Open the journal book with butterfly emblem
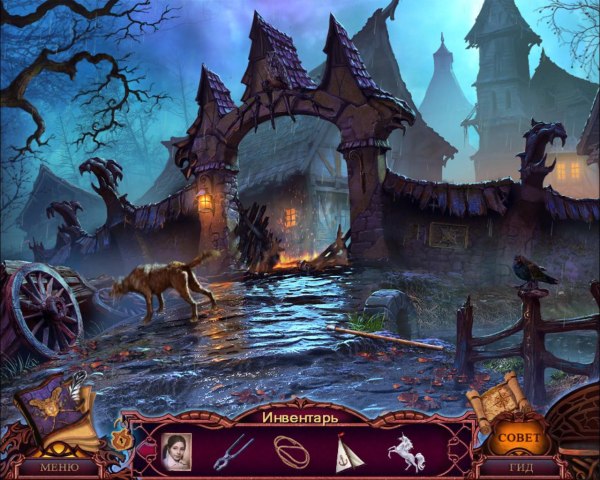600x480 pixels. click(x=62, y=410)
